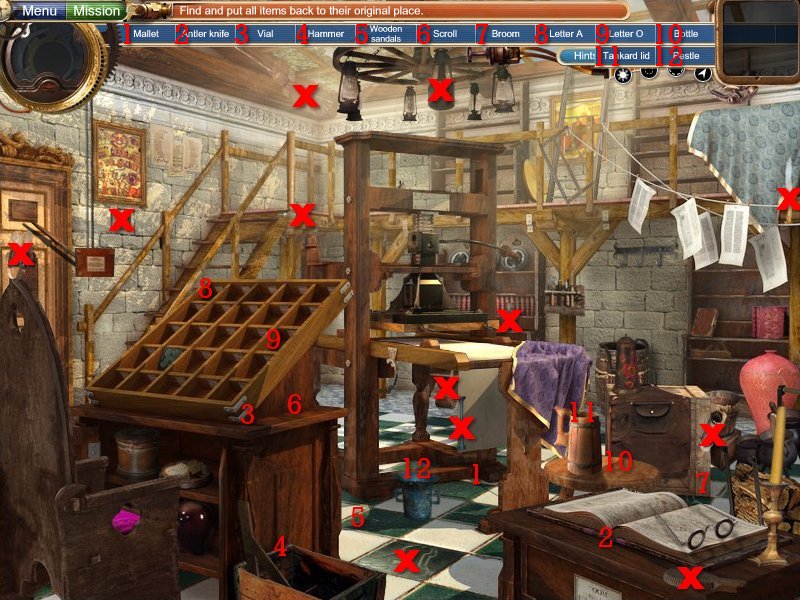Select the Letter O entry
800x600 pixels.
point(627,34)
